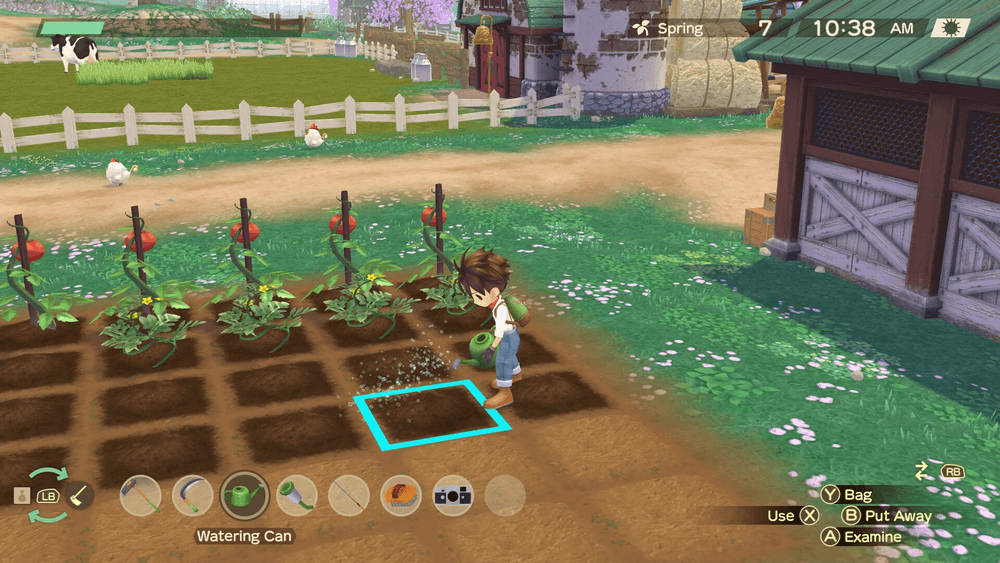The height and width of the screenshot is (563, 1000).
Task: Equip the green and white milker tool
Action: click(x=297, y=495)
